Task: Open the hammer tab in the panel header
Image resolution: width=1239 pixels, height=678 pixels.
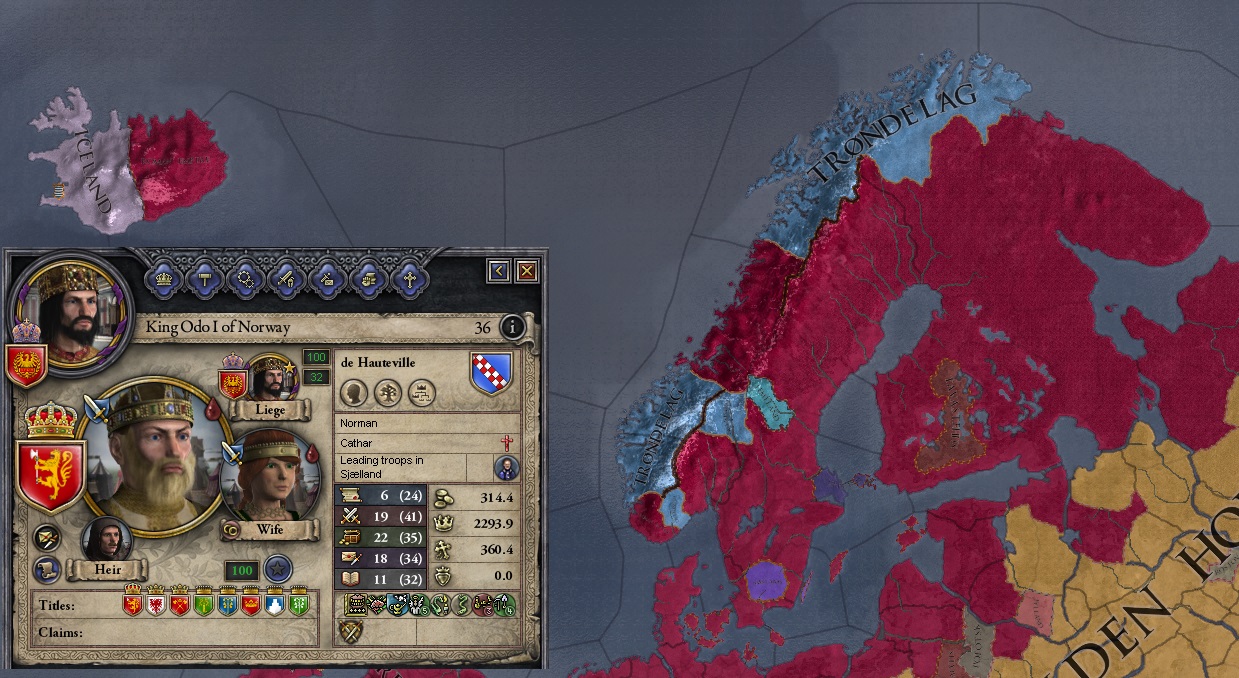Action: tap(206, 279)
